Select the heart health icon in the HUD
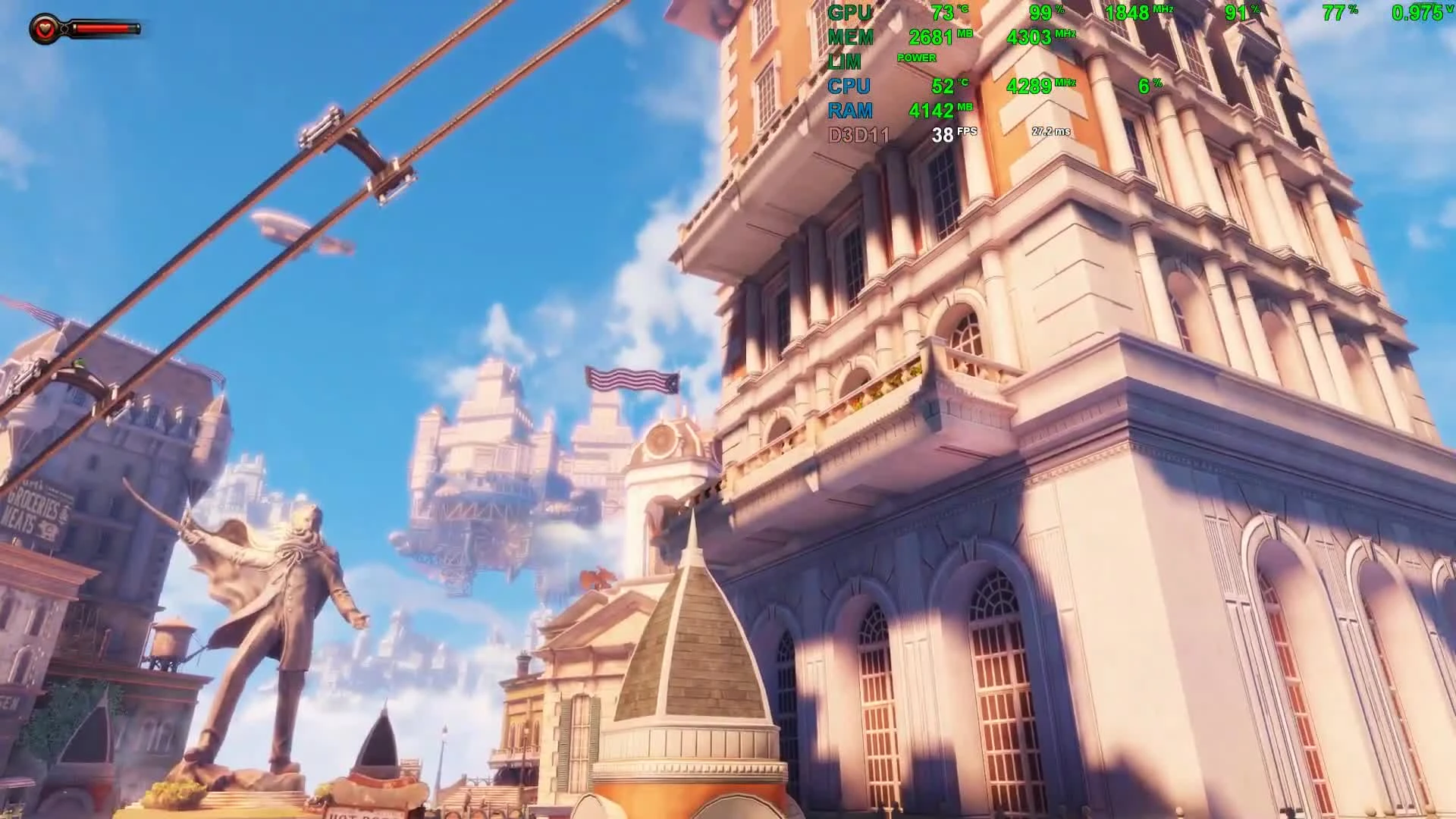The image size is (1456, 819). click(x=45, y=29)
